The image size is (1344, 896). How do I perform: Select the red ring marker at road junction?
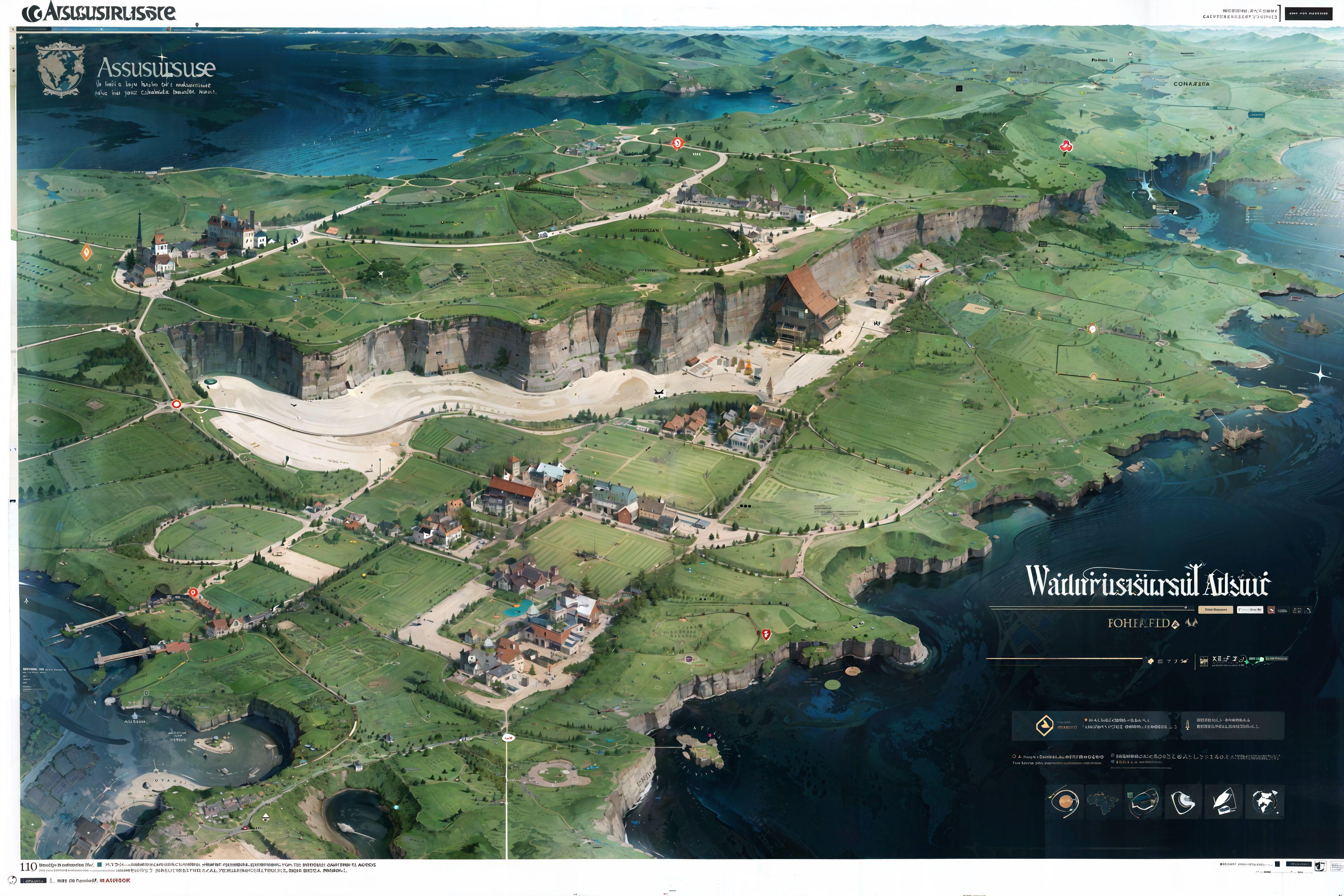(x=176, y=404)
